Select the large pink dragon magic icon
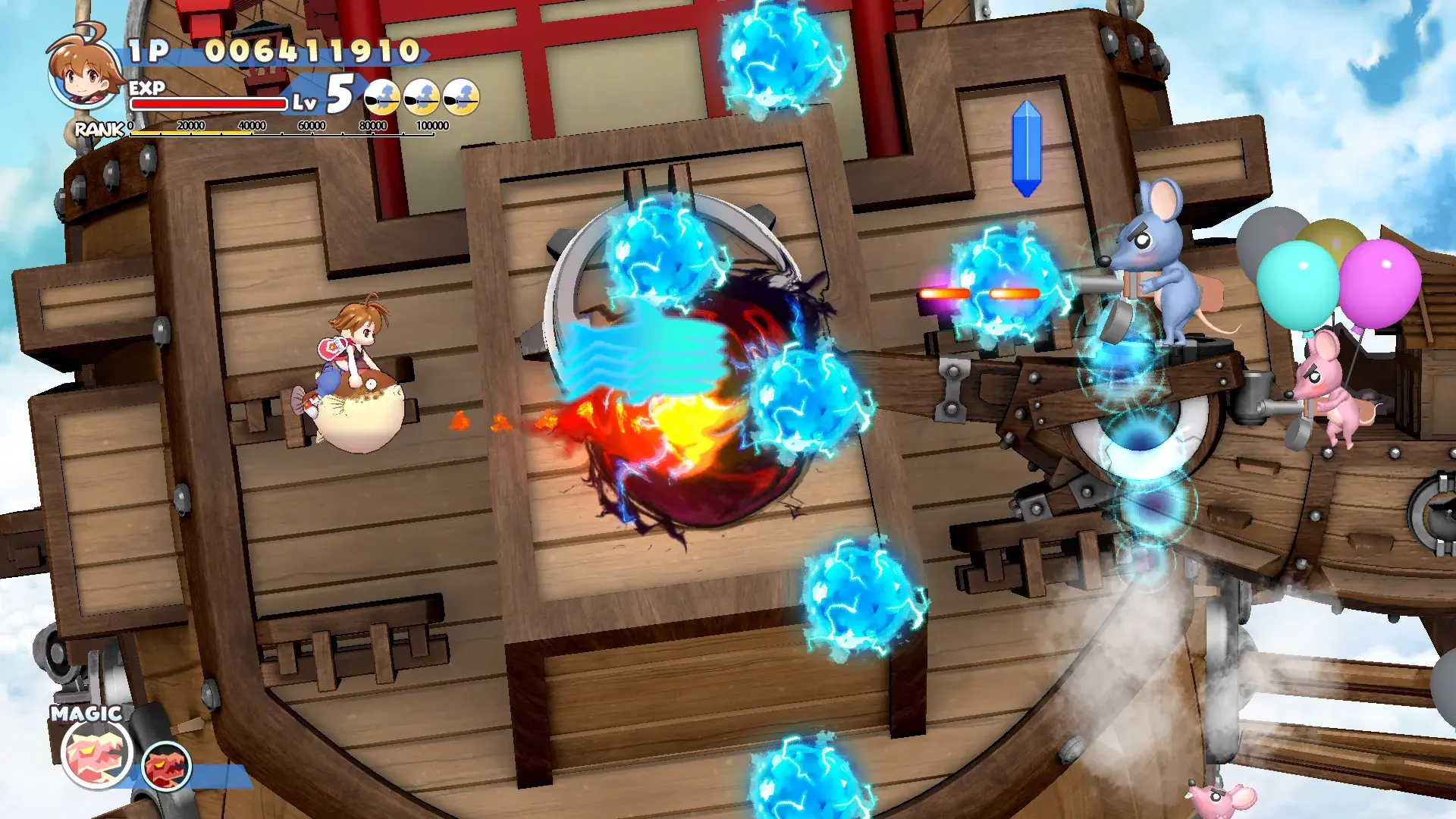Image resolution: width=1456 pixels, height=819 pixels. 96,753
